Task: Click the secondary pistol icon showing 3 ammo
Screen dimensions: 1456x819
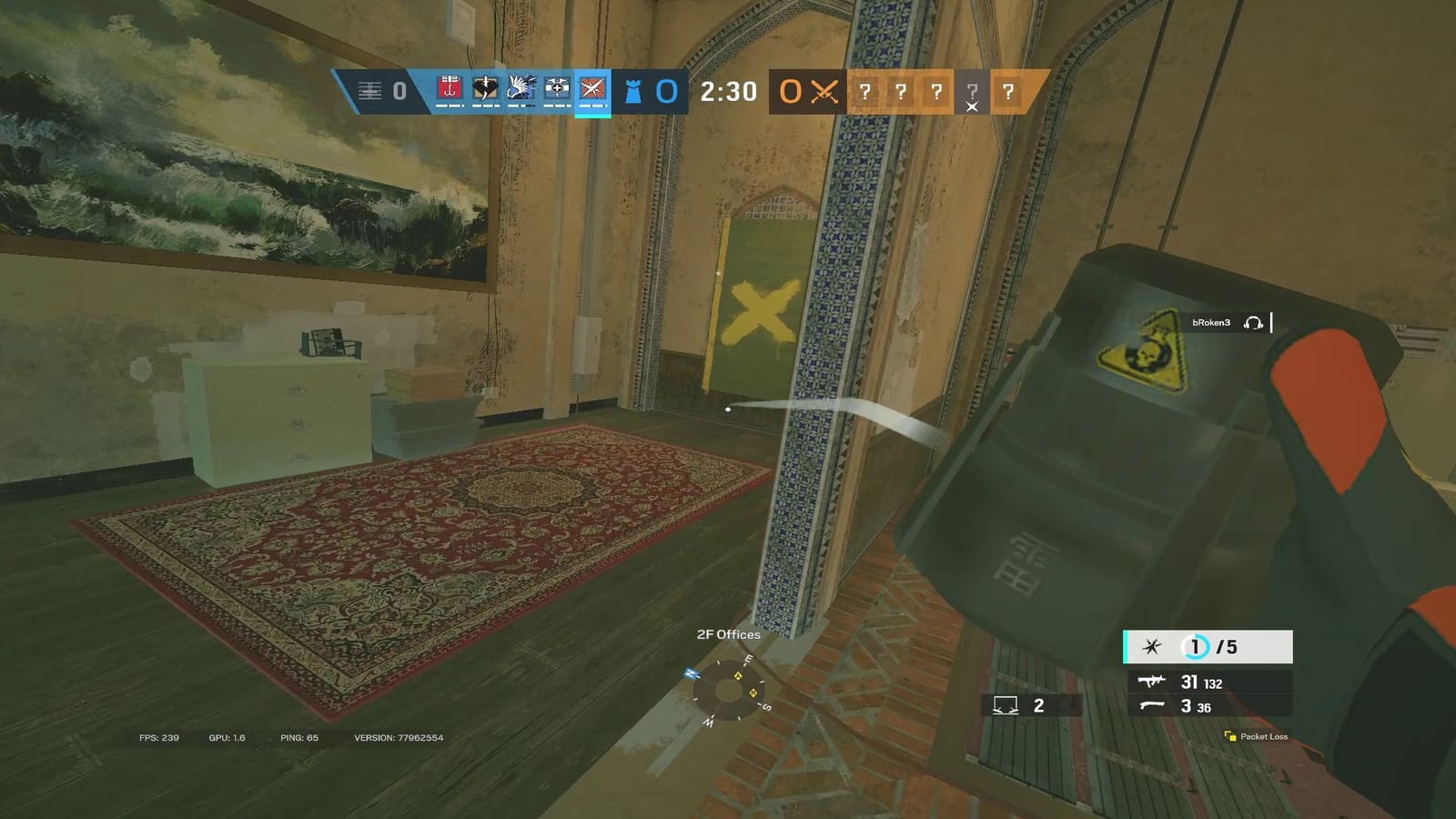Action: tap(1154, 705)
